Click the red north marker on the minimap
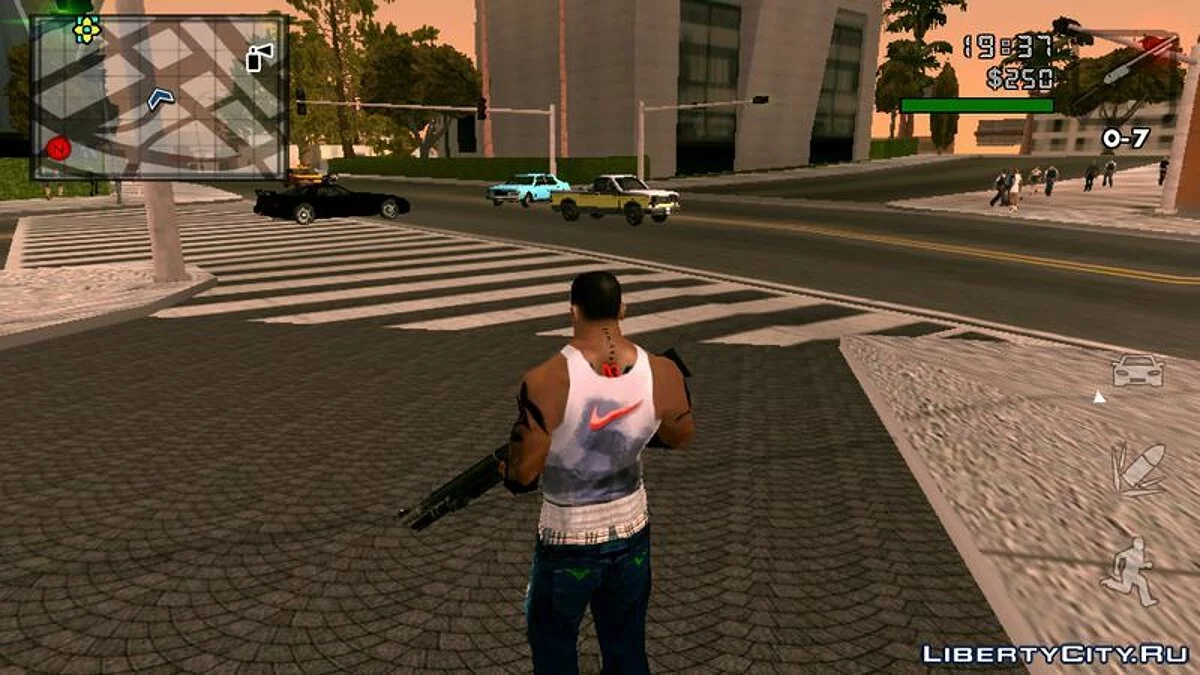 [x=58, y=149]
